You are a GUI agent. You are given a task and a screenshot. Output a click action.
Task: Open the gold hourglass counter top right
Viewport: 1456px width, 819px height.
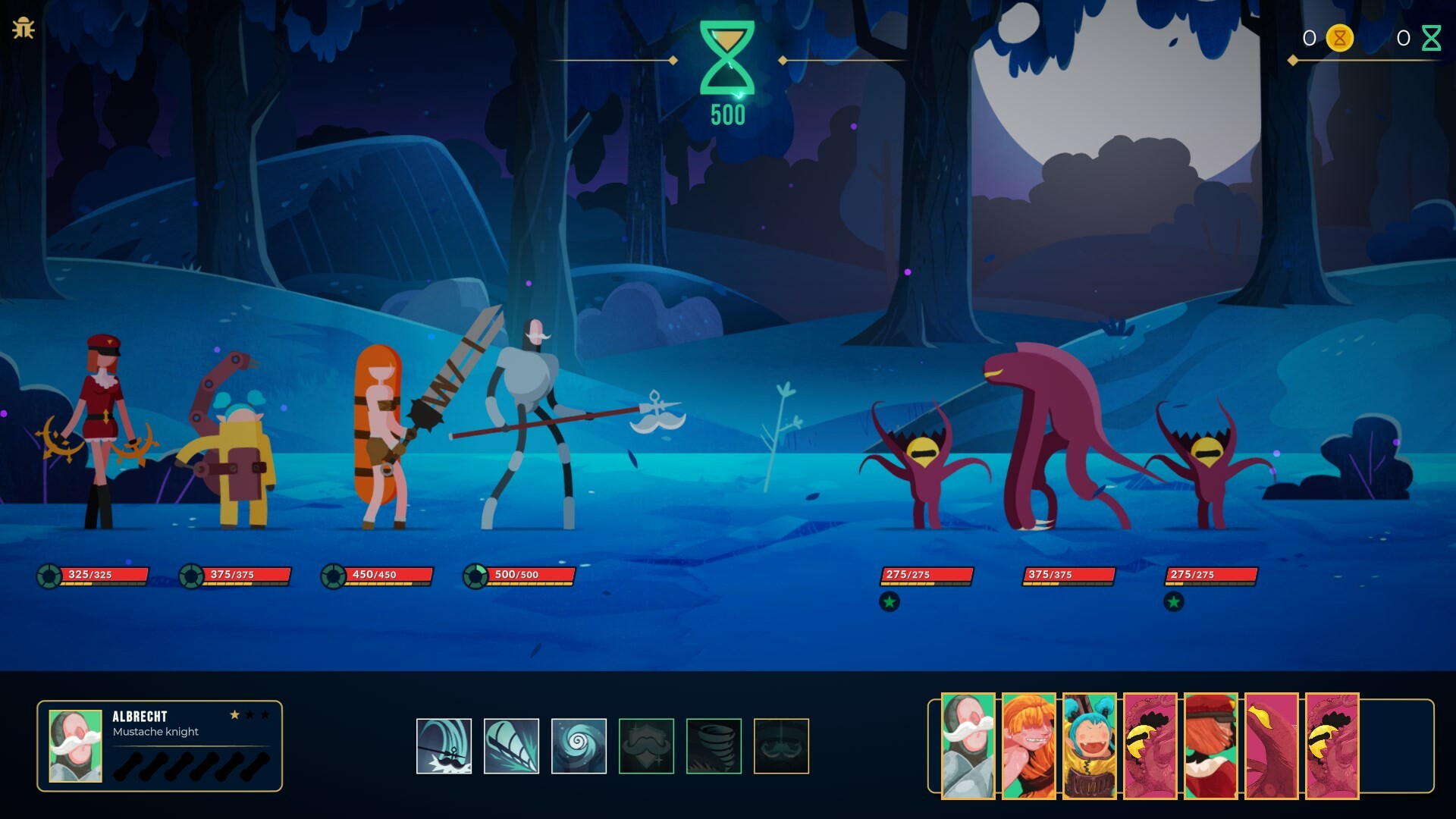tap(1339, 36)
